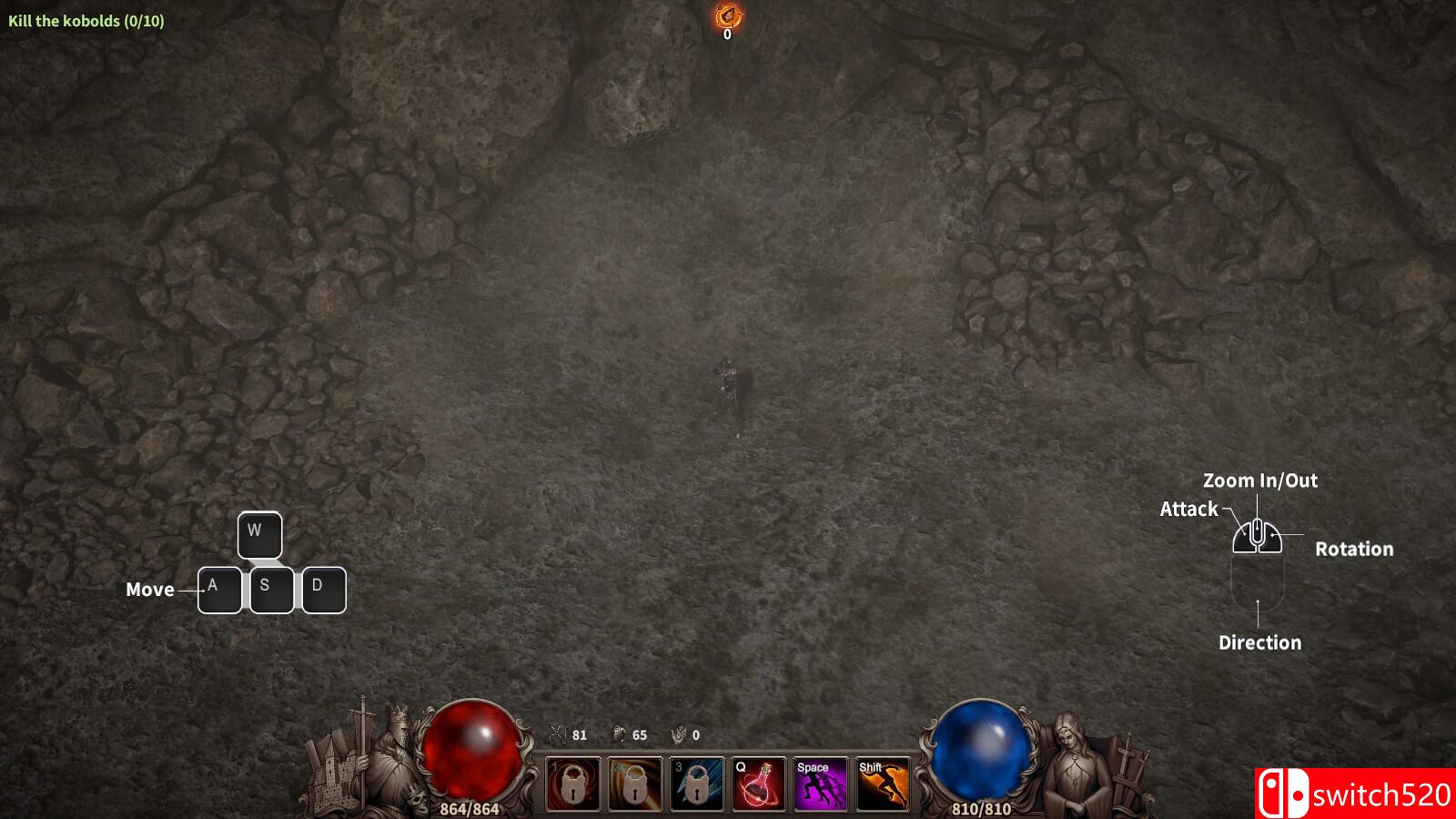Click the W movement key hint

point(259,534)
